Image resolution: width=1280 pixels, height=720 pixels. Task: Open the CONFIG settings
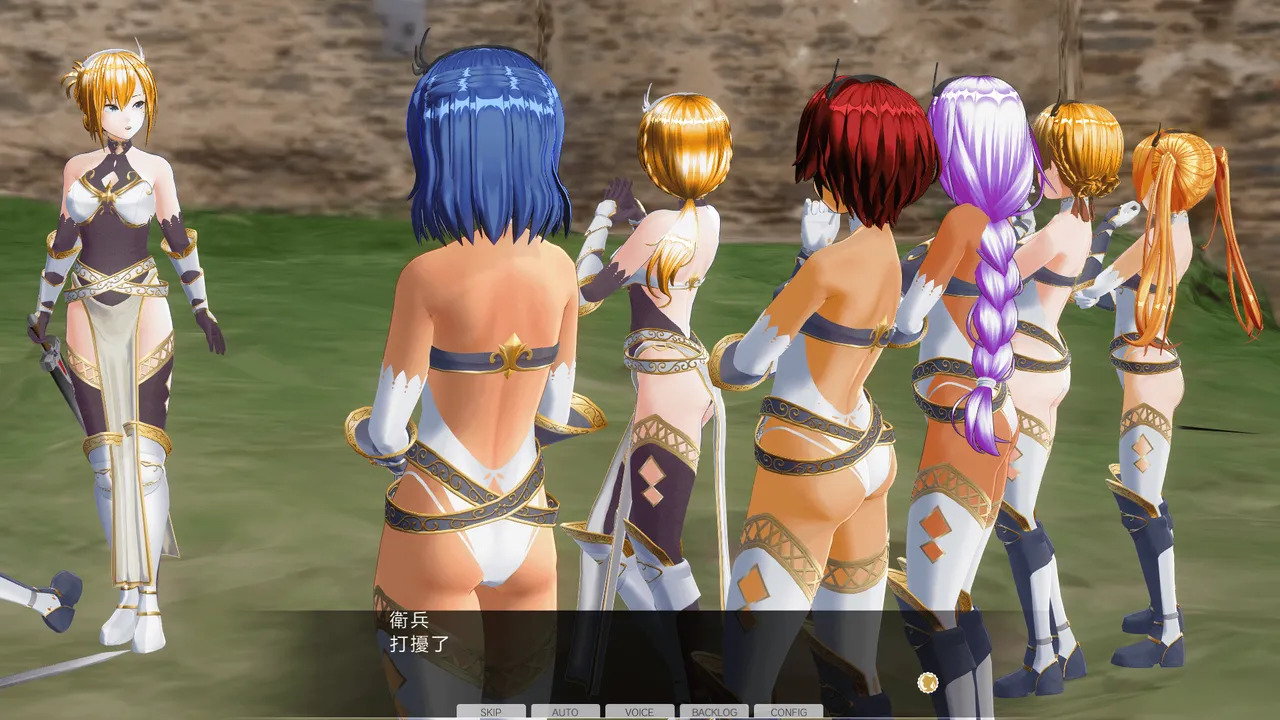788,712
